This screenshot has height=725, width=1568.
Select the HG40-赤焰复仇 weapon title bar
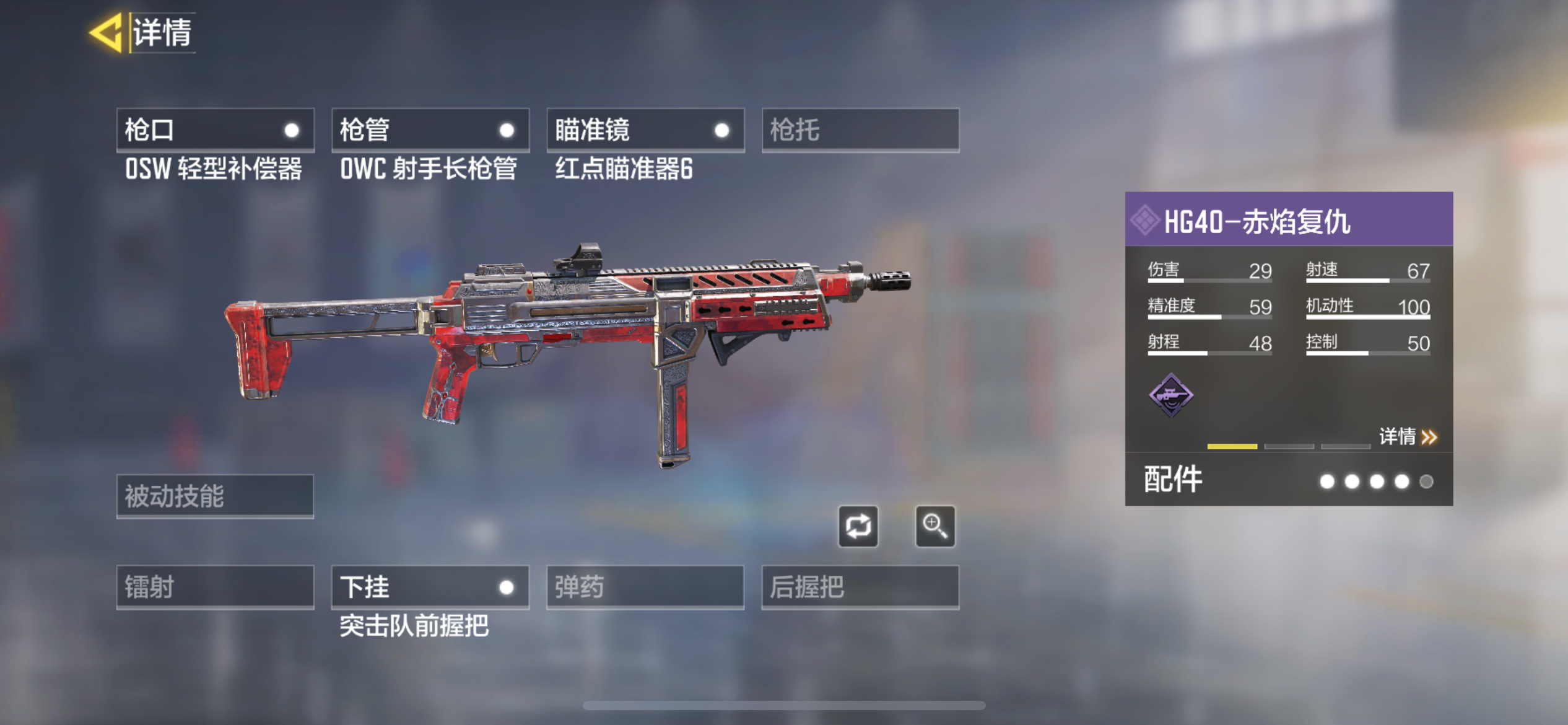tap(1288, 220)
